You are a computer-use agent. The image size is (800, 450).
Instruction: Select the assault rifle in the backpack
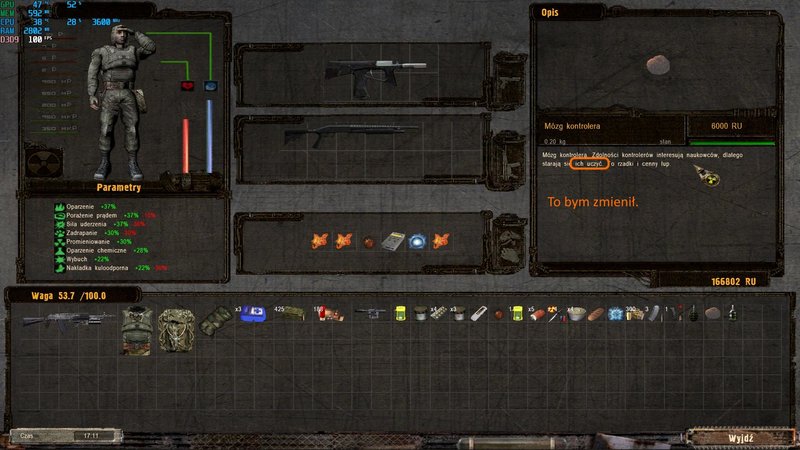54,318
